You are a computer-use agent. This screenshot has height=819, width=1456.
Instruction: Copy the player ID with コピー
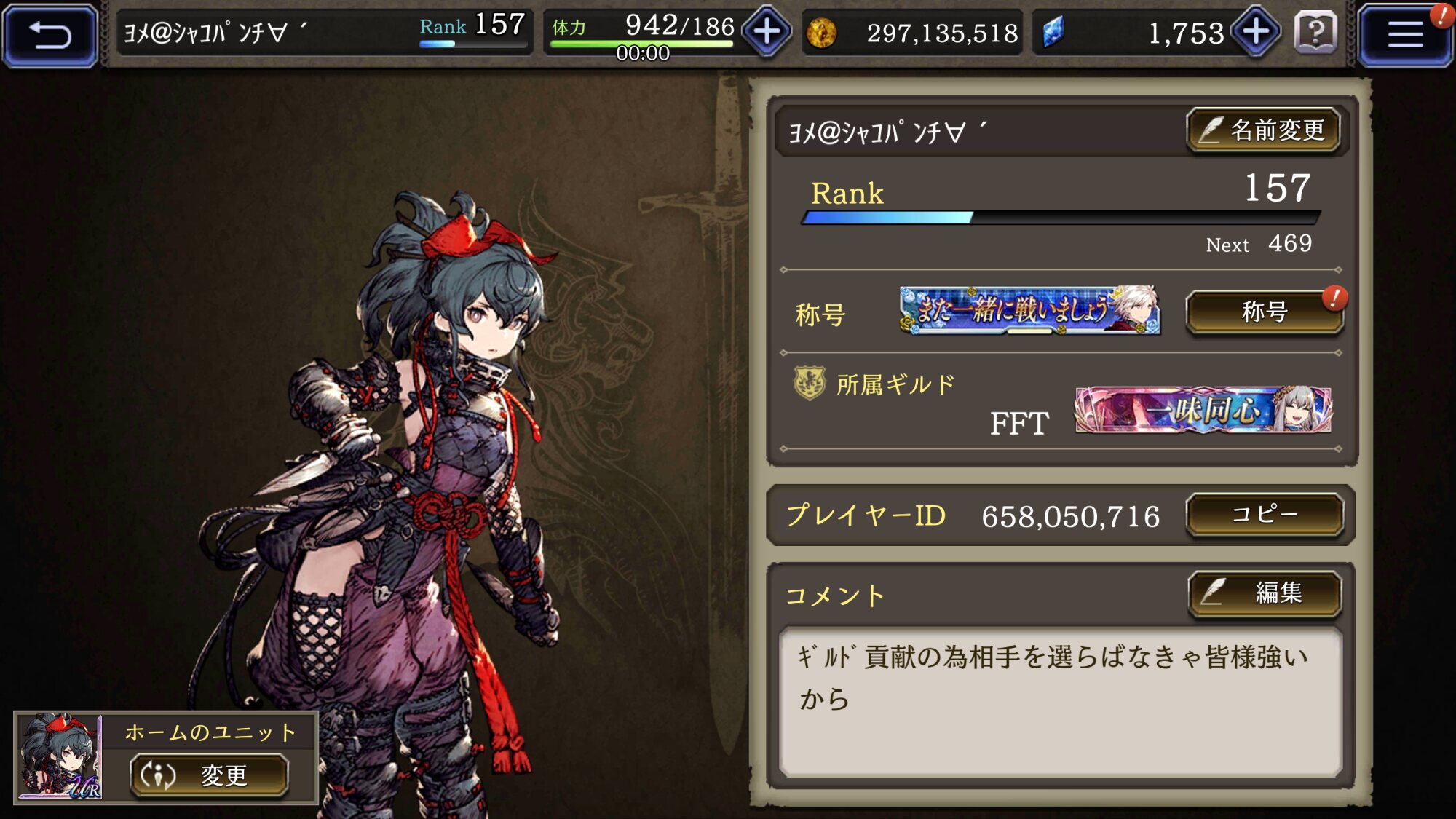point(1264,515)
